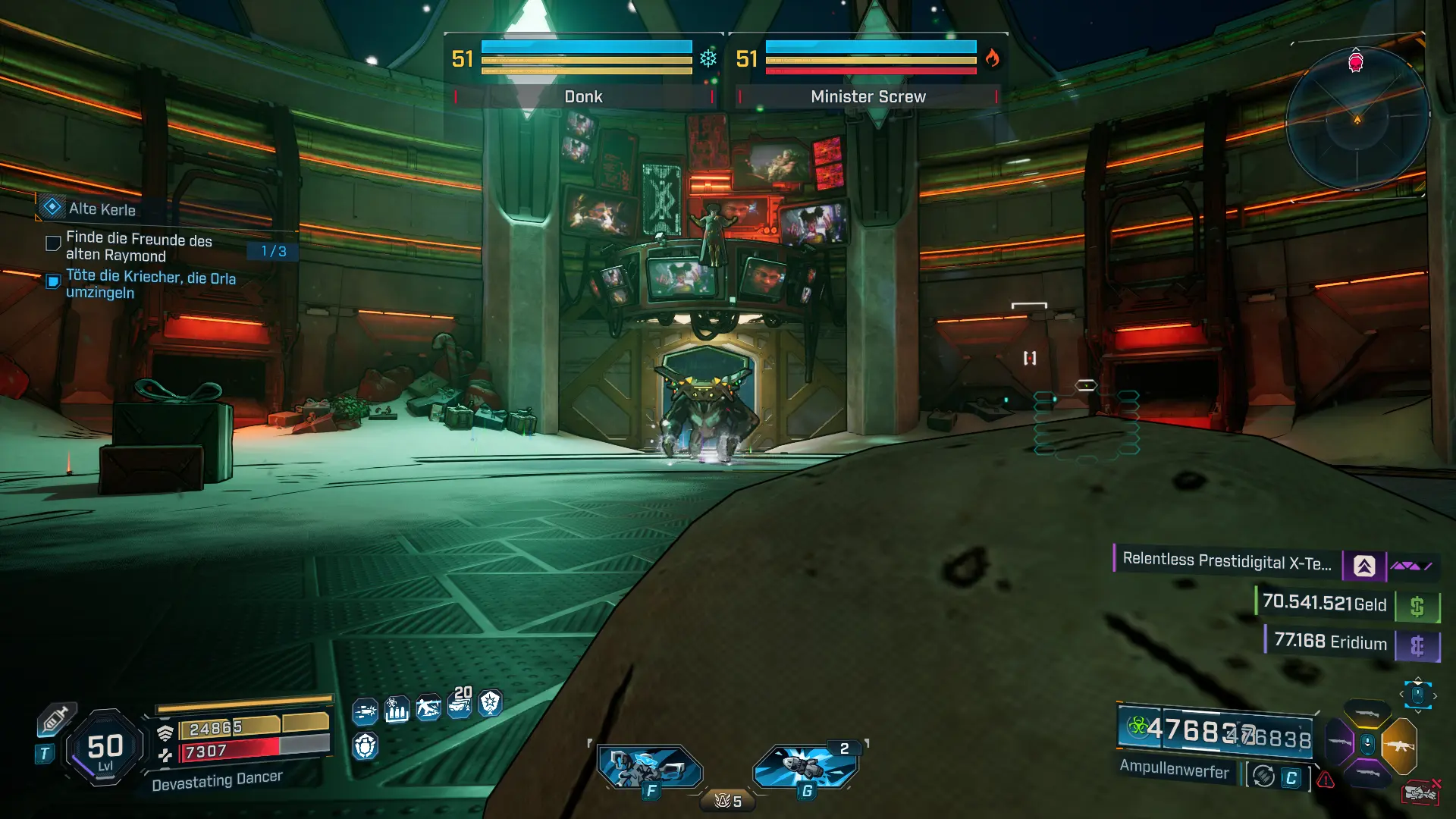Inspect the turtle shell buff icon

pyautogui.click(x=365, y=746)
